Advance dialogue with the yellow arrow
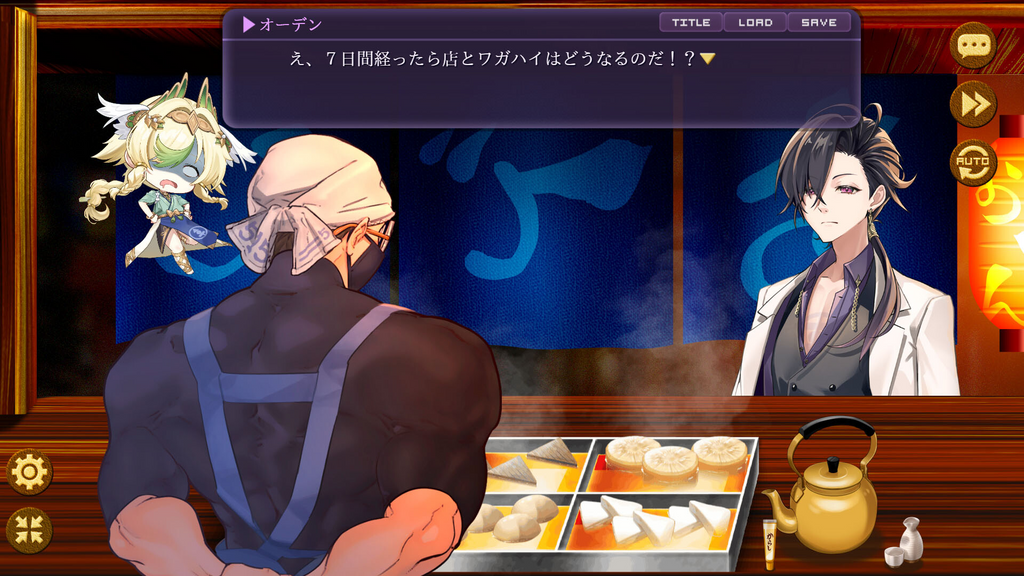The height and width of the screenshot is (576, 1024). (707, 59)
